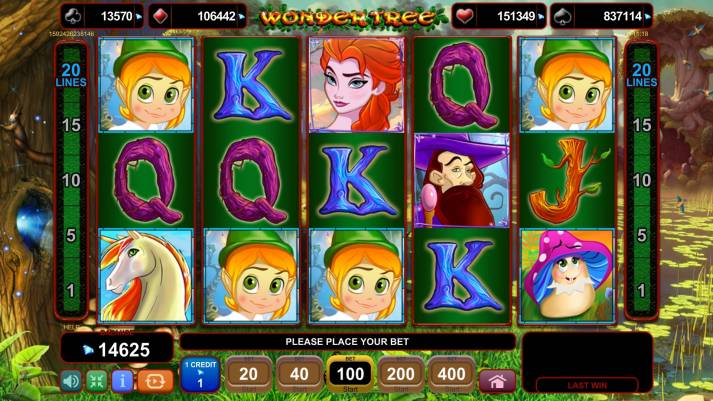Choose the 40 bet button
This screenshot has height=401, width=713.
point(299,375)
